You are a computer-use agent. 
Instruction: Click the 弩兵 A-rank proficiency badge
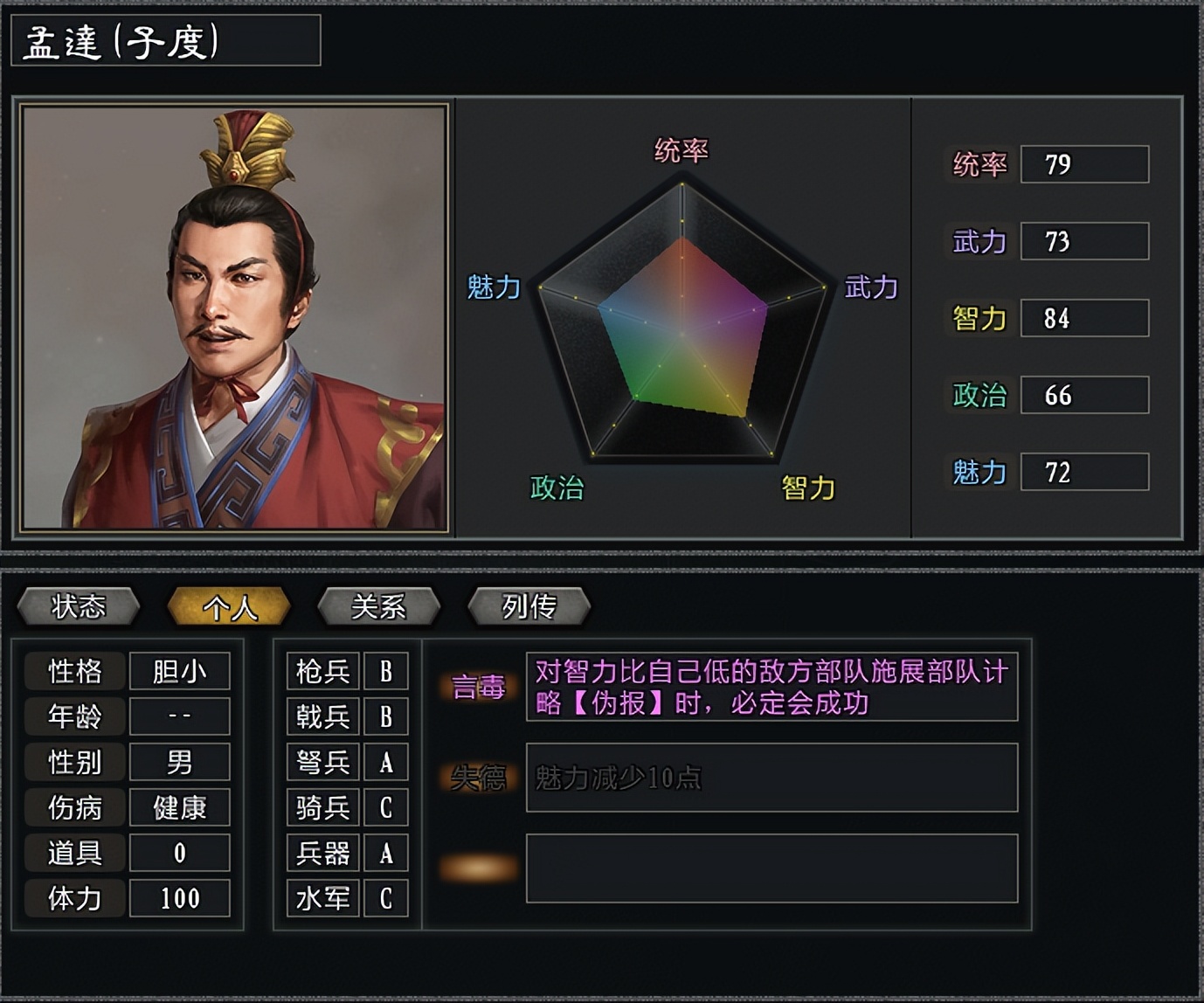[x=387, y=762]
